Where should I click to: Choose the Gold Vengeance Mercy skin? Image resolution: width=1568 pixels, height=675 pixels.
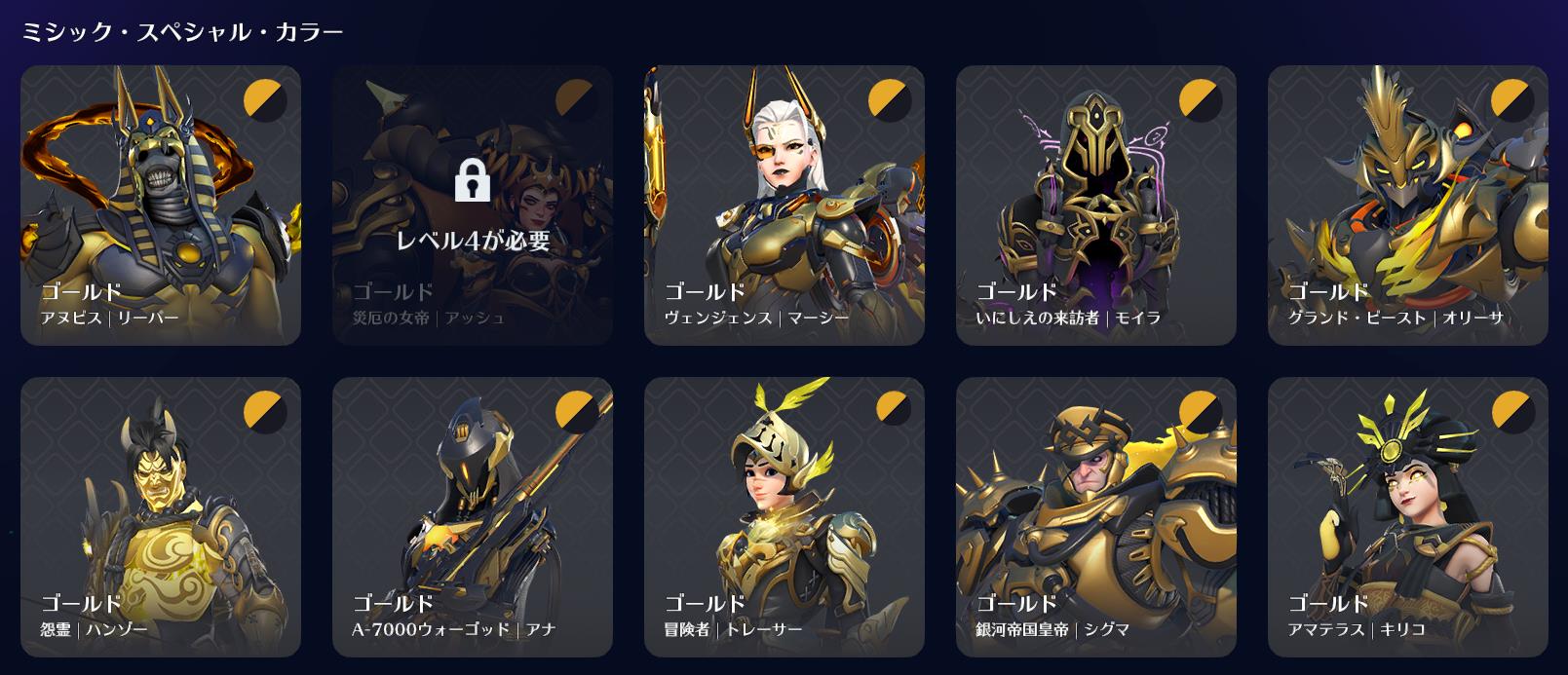pos(784,206)
